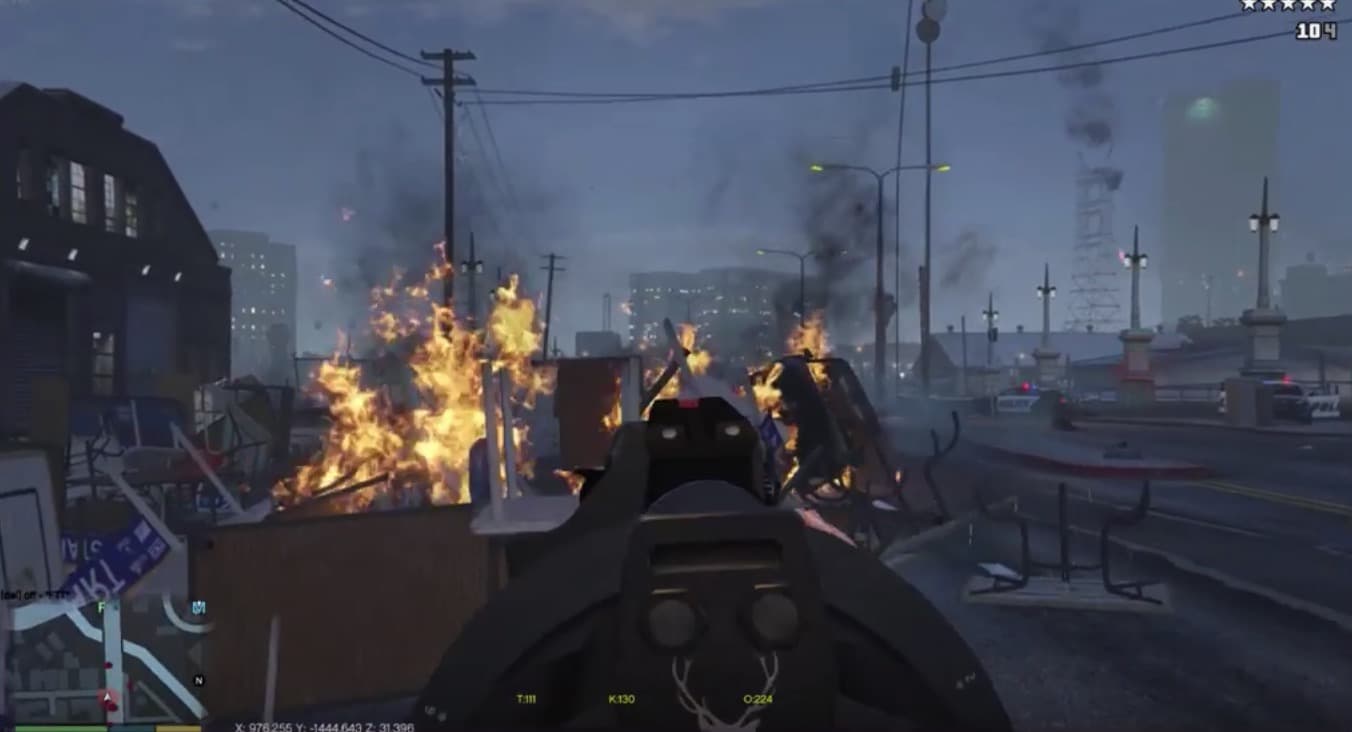Click the white player arrow on the minimap
This screenshot has width=1352, height=732.
(x=107, y=696)
